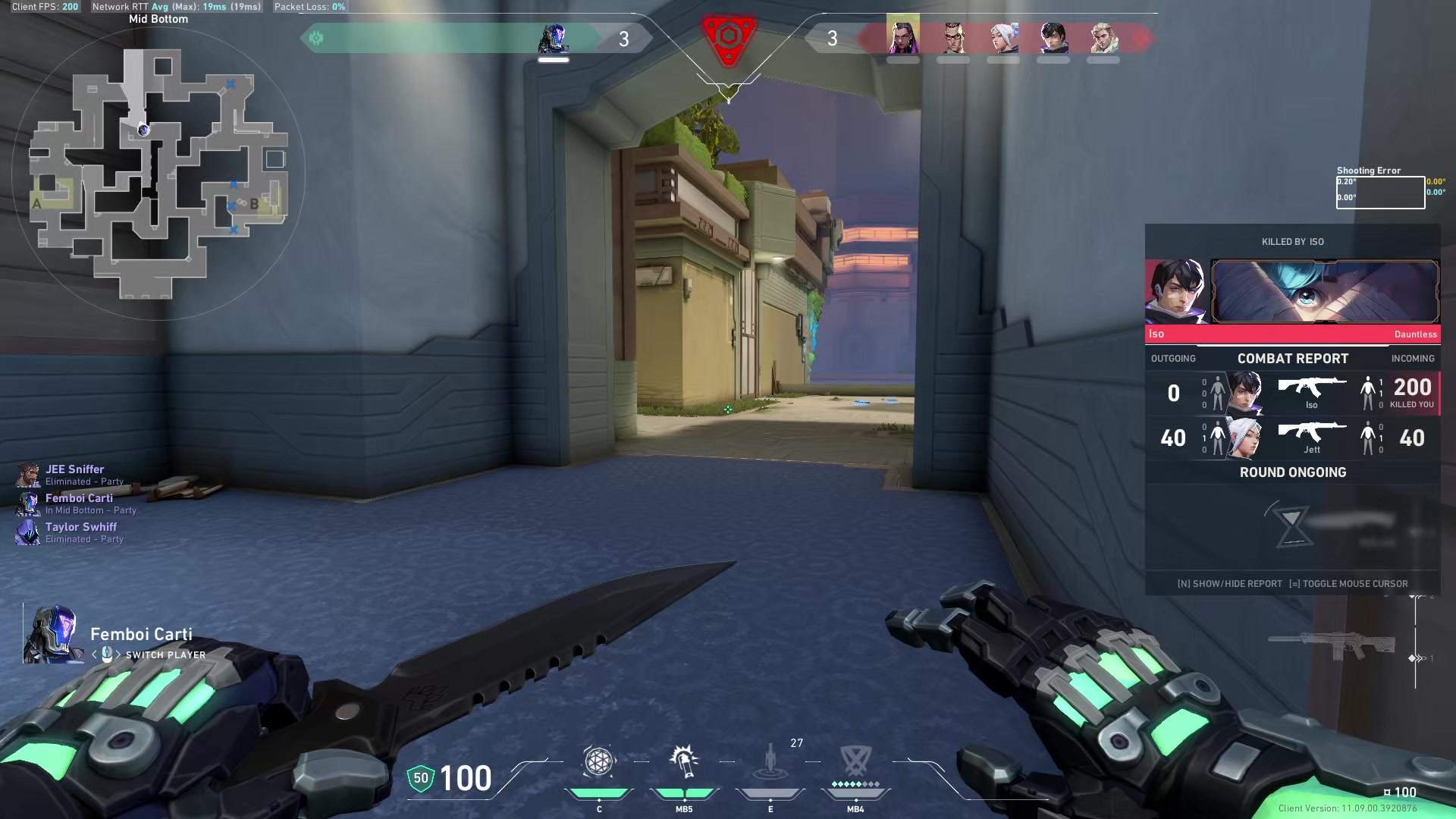Viewport: 1456px width, 819px height.
Task: Choose the standing figure ability icon
Action: tap(770, 762)
